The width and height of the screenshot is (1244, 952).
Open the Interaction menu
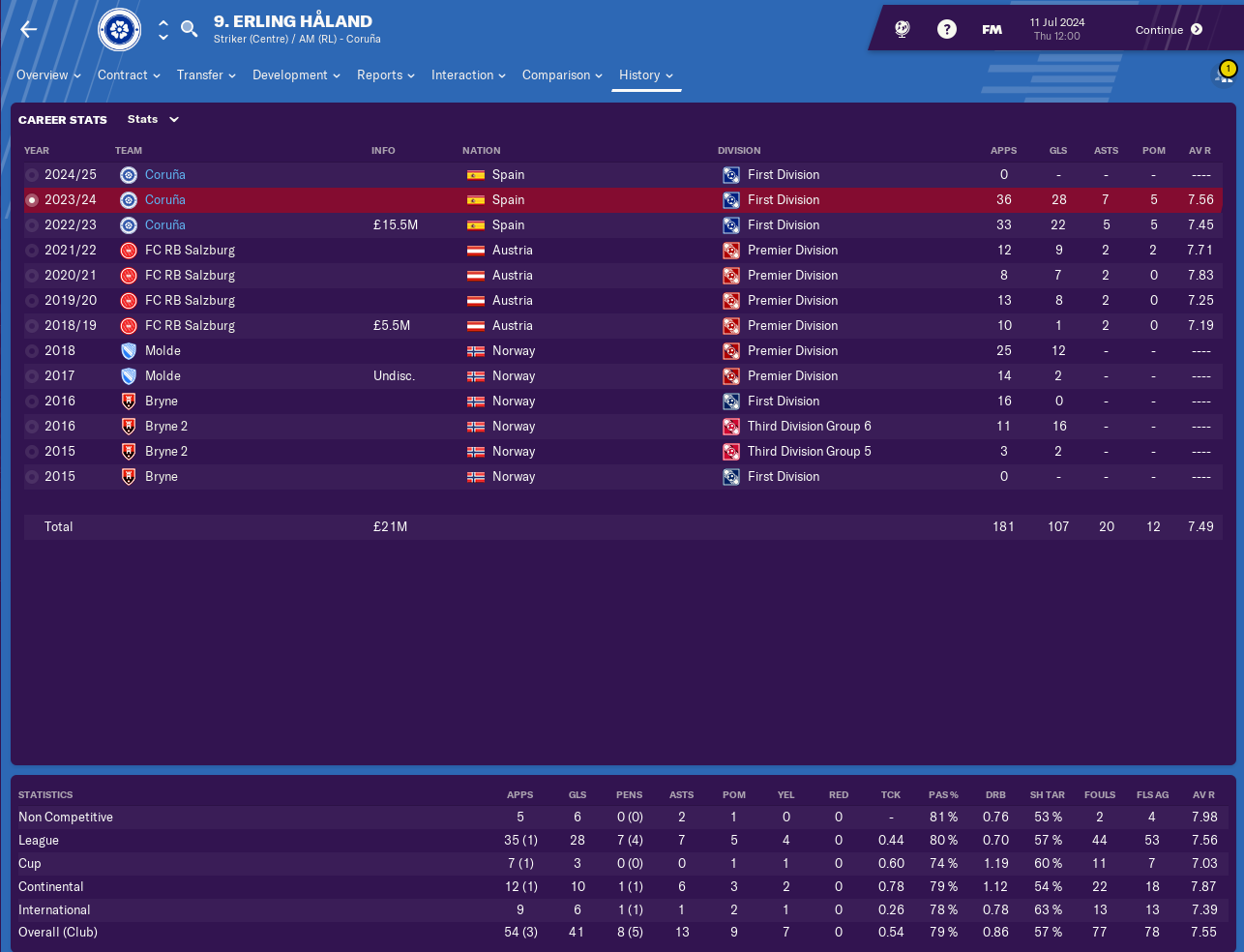click(468, 75)
